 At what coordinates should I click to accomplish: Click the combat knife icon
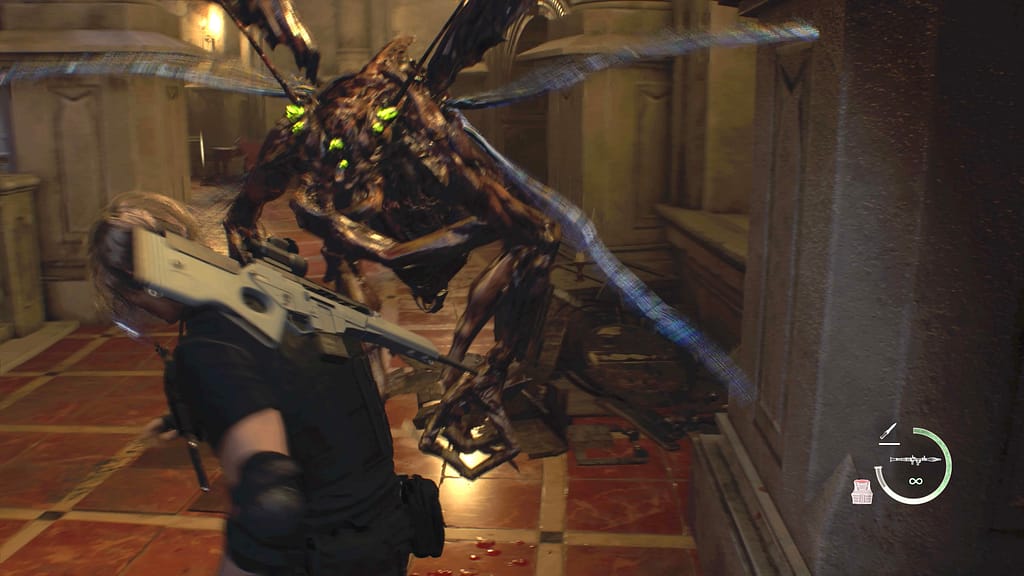[x=888, y=432]
